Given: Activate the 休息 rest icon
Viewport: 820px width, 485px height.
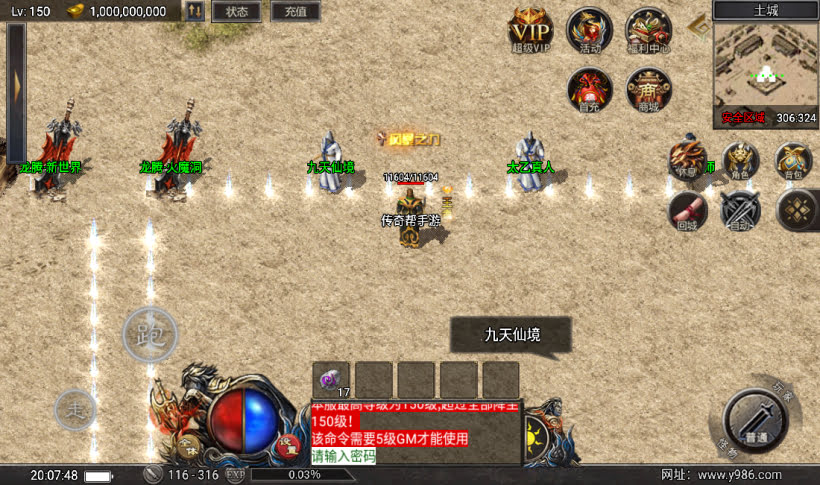Looking at the screenshot, I should (686, 158).
